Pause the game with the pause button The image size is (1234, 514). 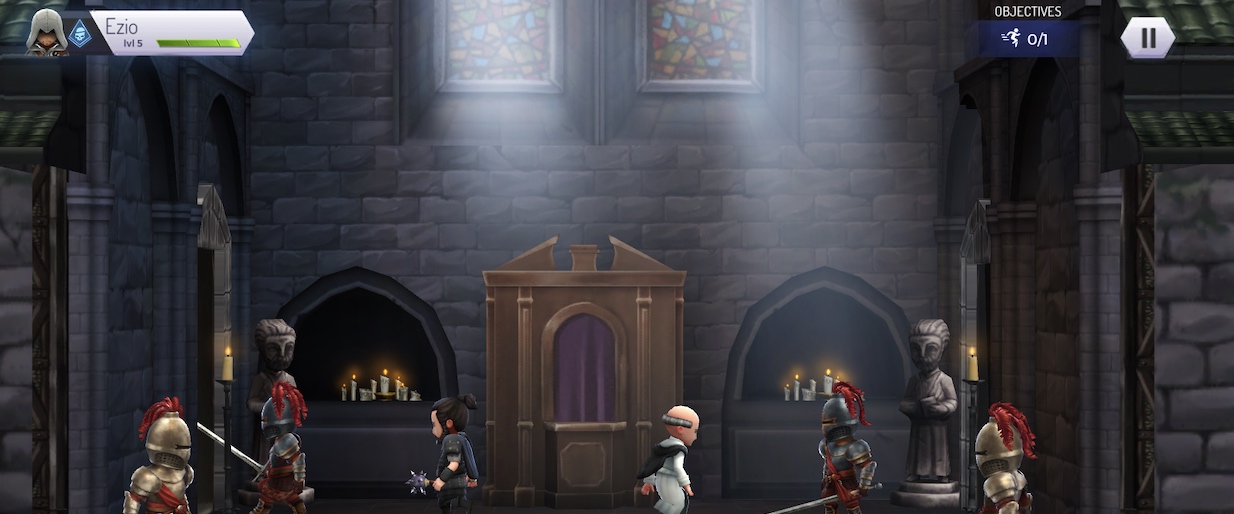[1147, 38]
